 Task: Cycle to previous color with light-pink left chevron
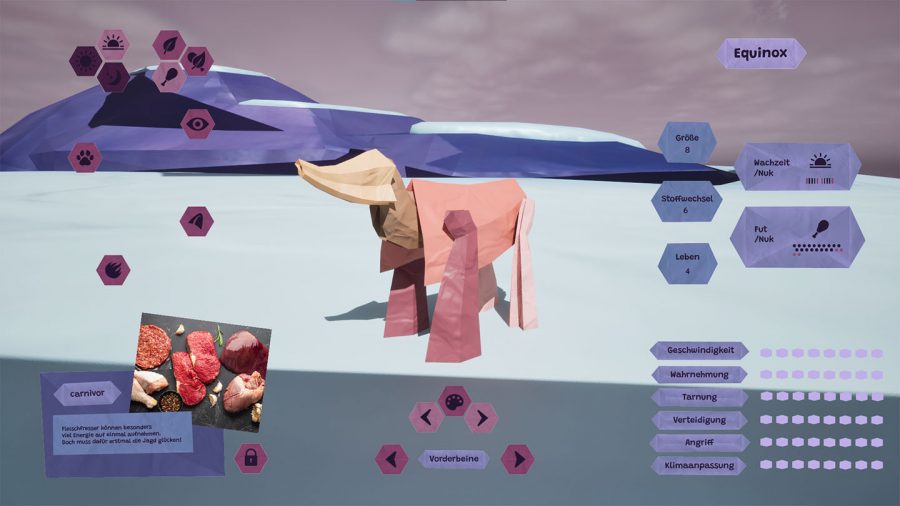click(426, 417)
